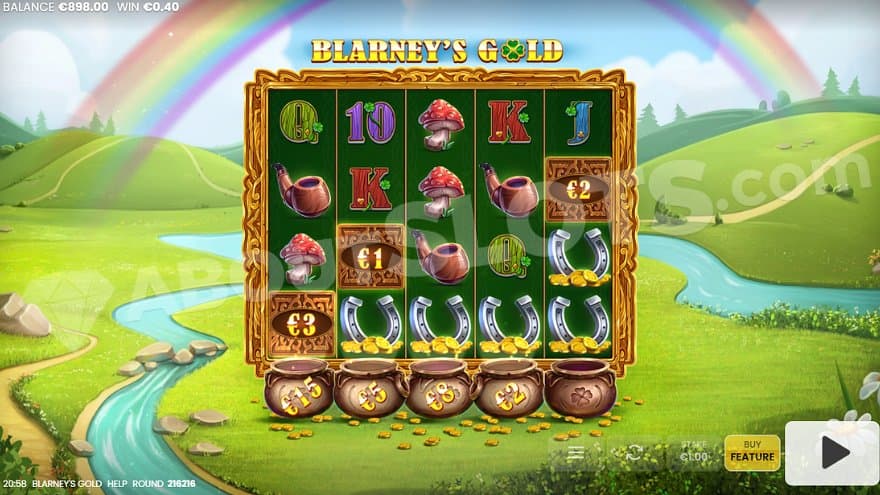Open the hamburger menu
This screenshot has height=495, width=880.
click(577, 453)
